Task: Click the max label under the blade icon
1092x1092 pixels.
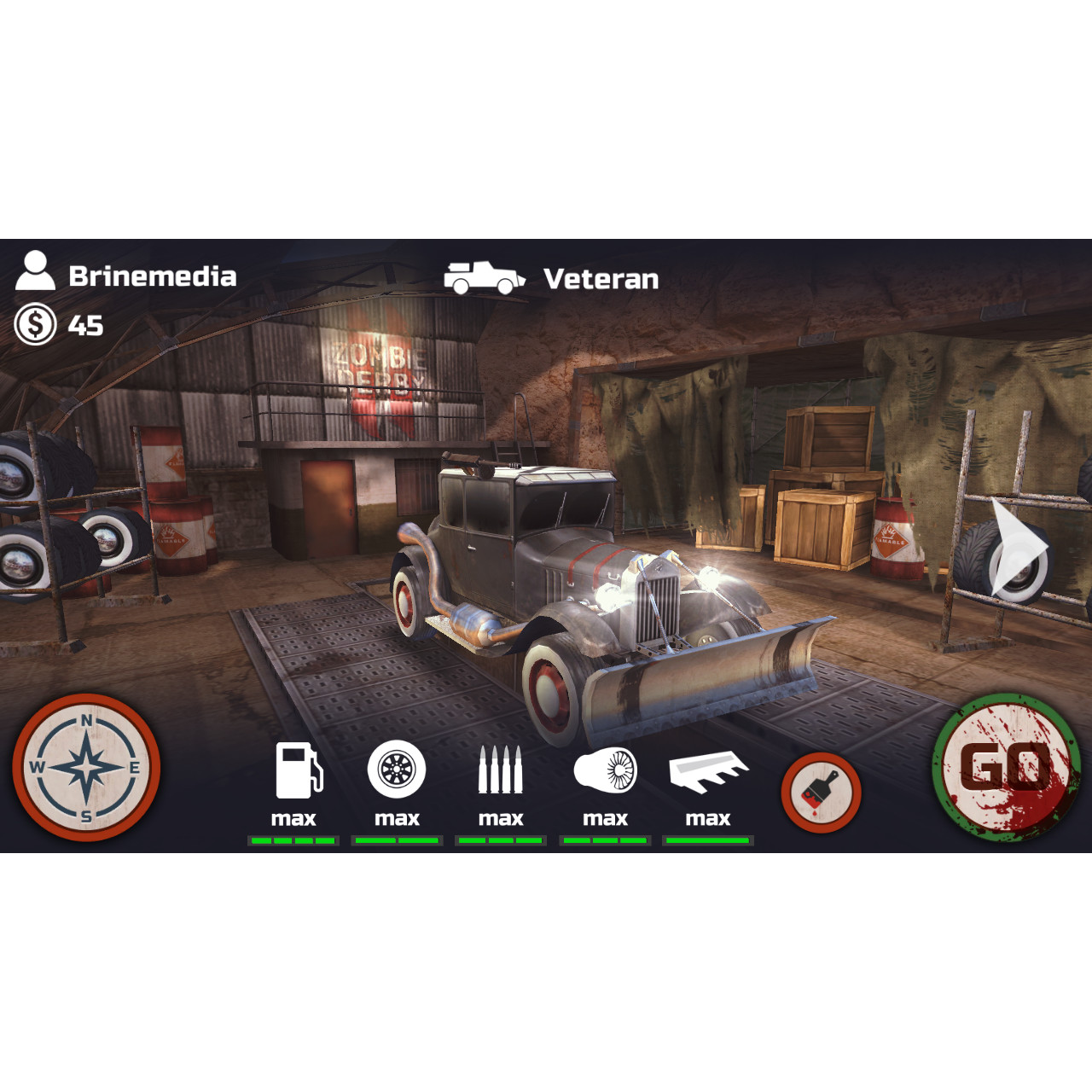Action: [709, 818]
